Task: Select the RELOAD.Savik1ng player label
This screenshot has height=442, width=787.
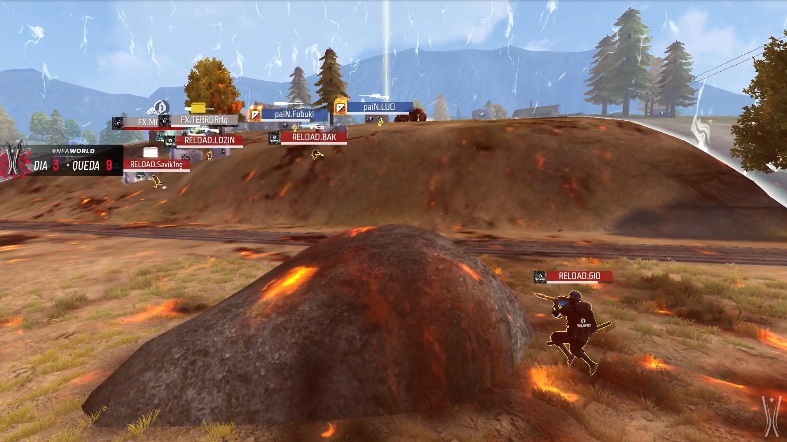Action: click(157, 165)
